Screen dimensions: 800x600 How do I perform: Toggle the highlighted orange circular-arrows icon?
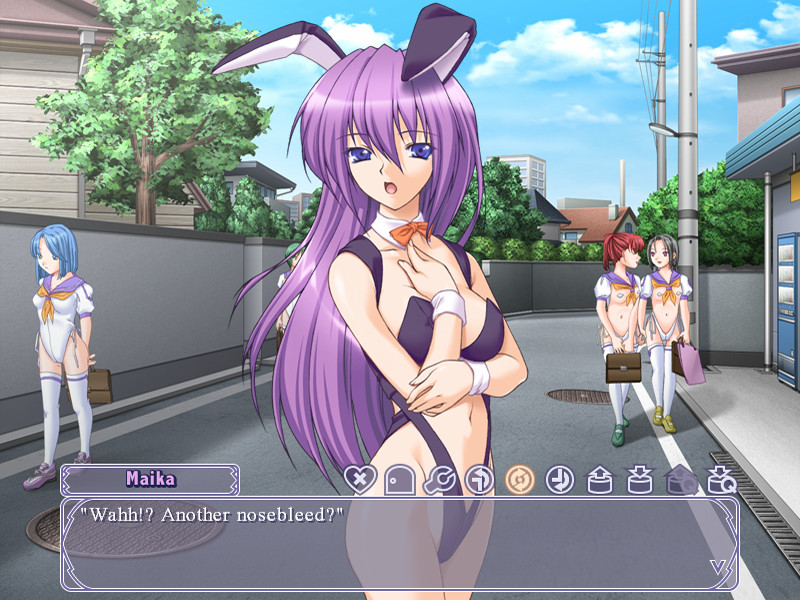point(520,480)
